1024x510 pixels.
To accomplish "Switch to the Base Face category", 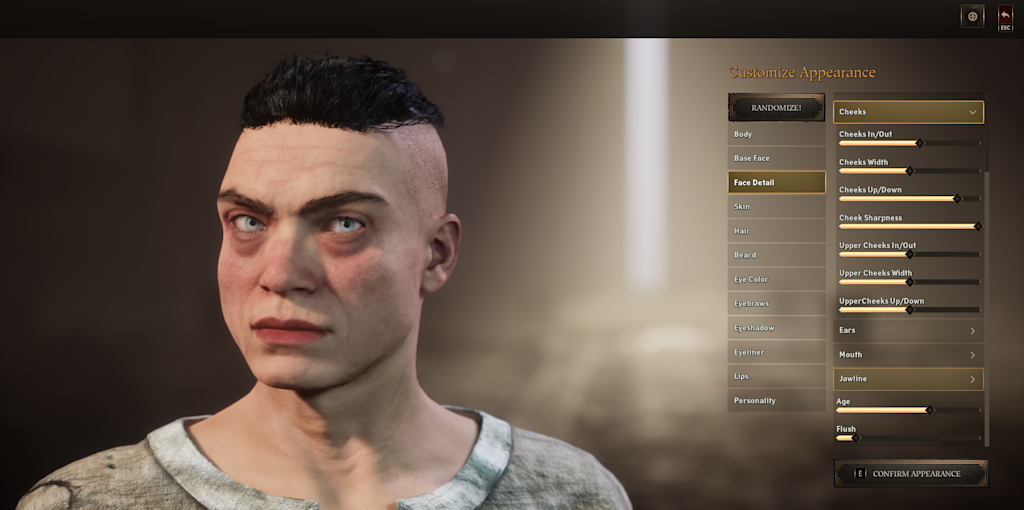I will pyautogui.click(x=776, y=158).
